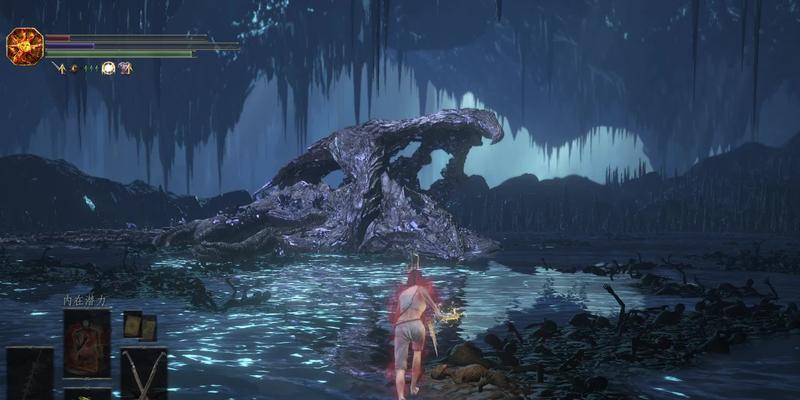Select the right-hand crossed swords slot
This screenshot has height=400, width=800.
coord(143,373)
